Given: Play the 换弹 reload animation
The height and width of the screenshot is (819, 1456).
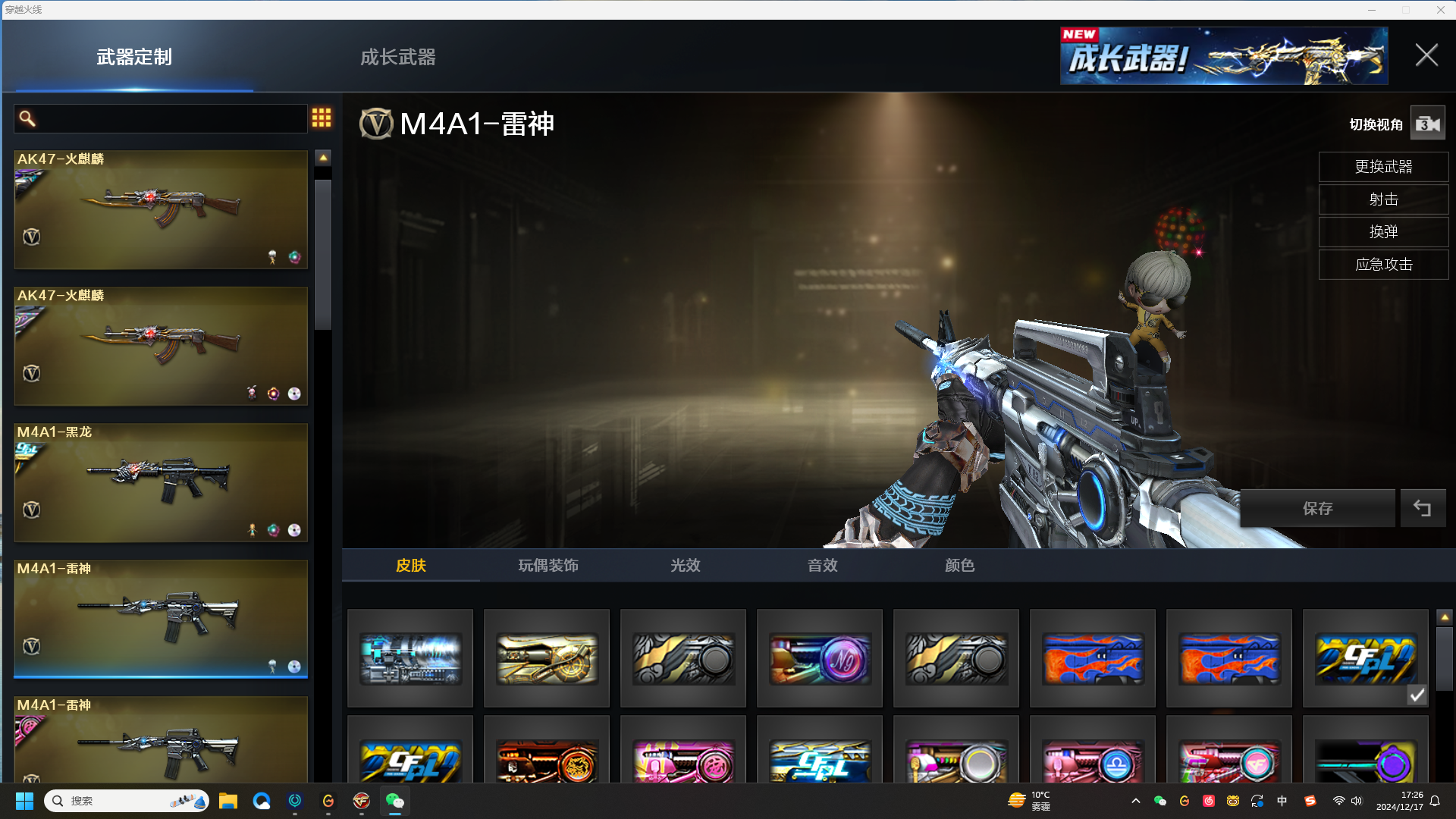Looking at the screenshot, I should (1383, 232).
